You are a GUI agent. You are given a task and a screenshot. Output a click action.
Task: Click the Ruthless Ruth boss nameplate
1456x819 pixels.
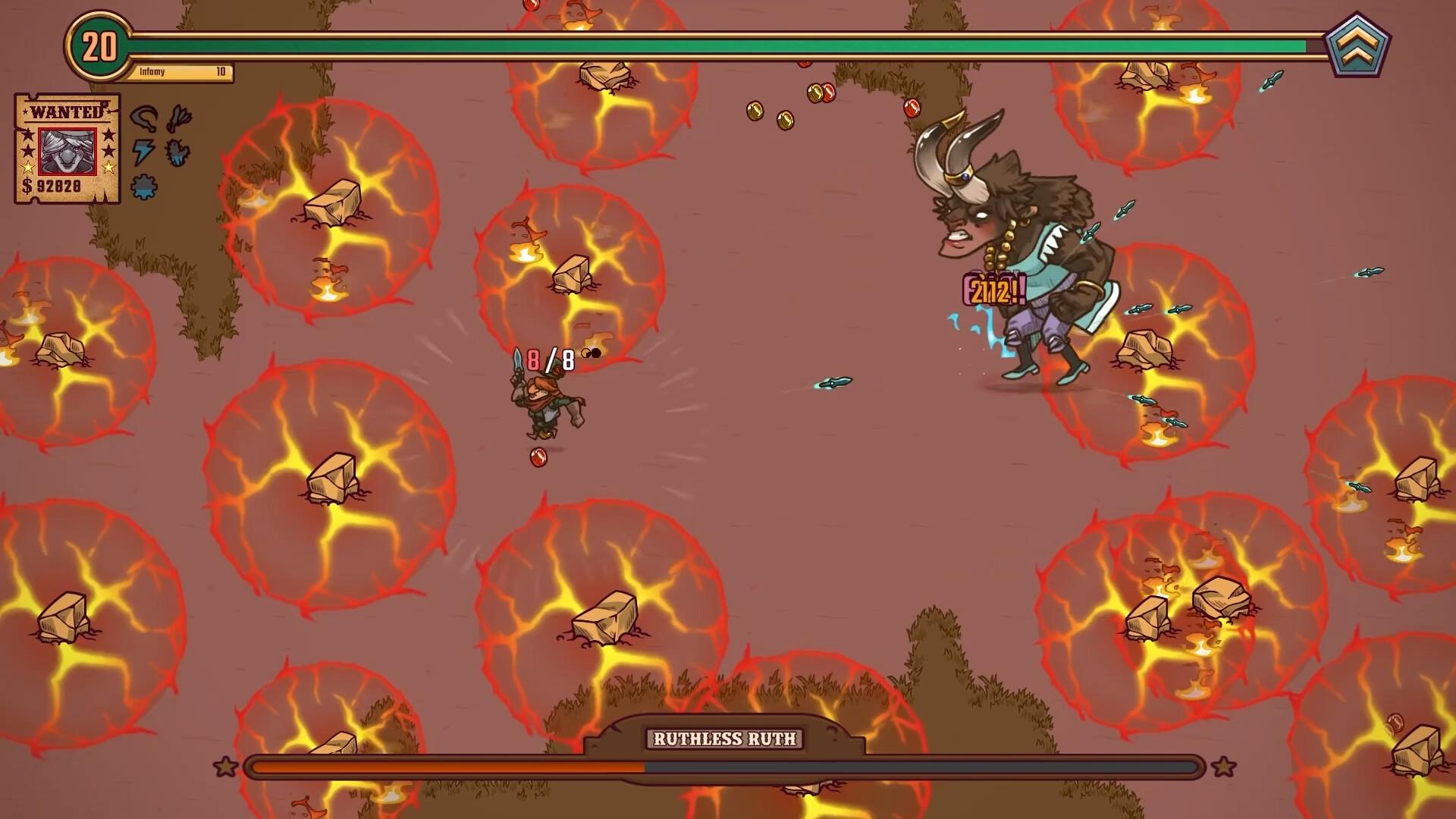(724, 739)
